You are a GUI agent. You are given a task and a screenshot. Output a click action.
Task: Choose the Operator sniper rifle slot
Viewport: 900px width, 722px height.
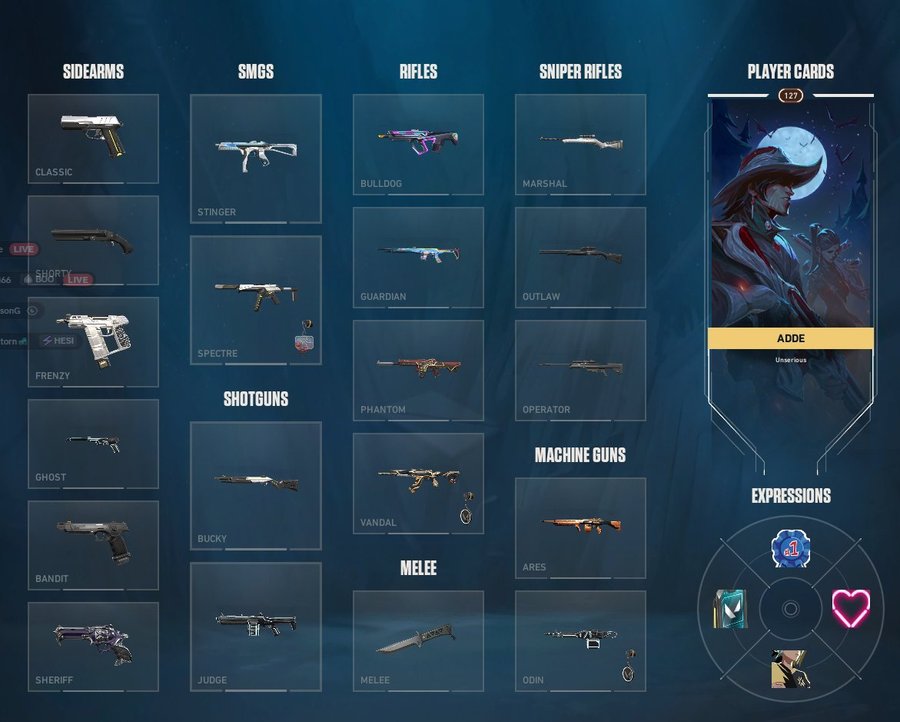[580, 370]
